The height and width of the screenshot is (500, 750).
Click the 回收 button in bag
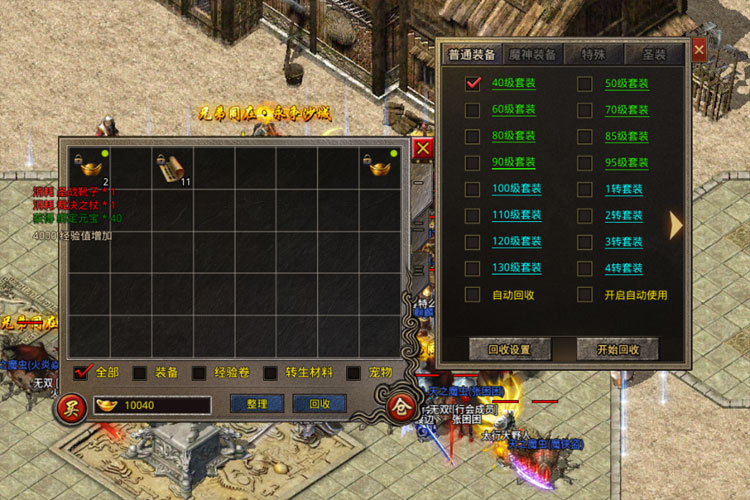[x=319, y=404]
